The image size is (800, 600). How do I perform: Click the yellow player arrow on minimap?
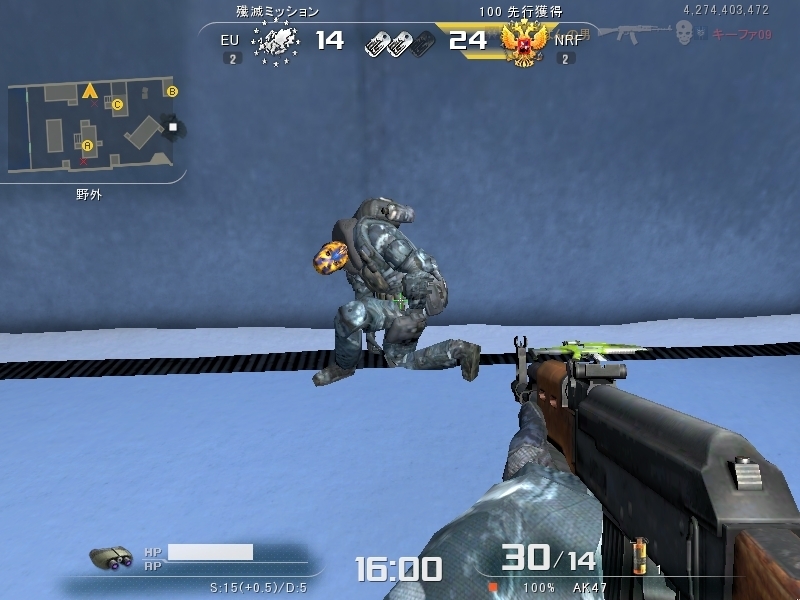coord(90,92)
